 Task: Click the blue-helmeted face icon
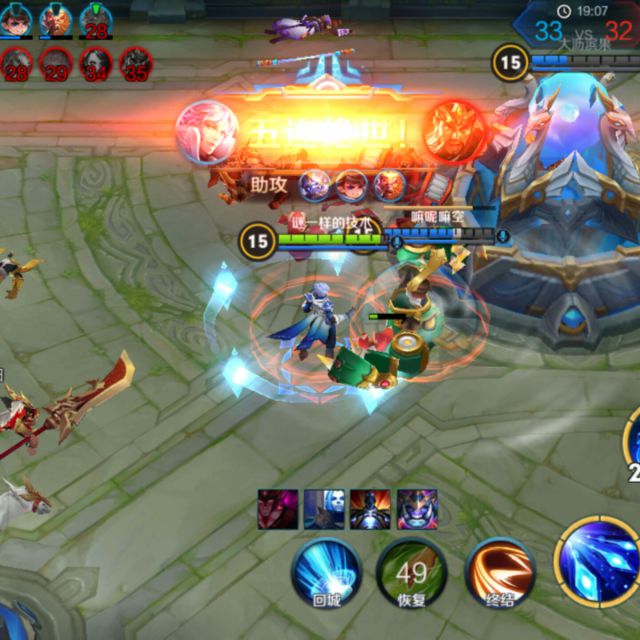416,509
